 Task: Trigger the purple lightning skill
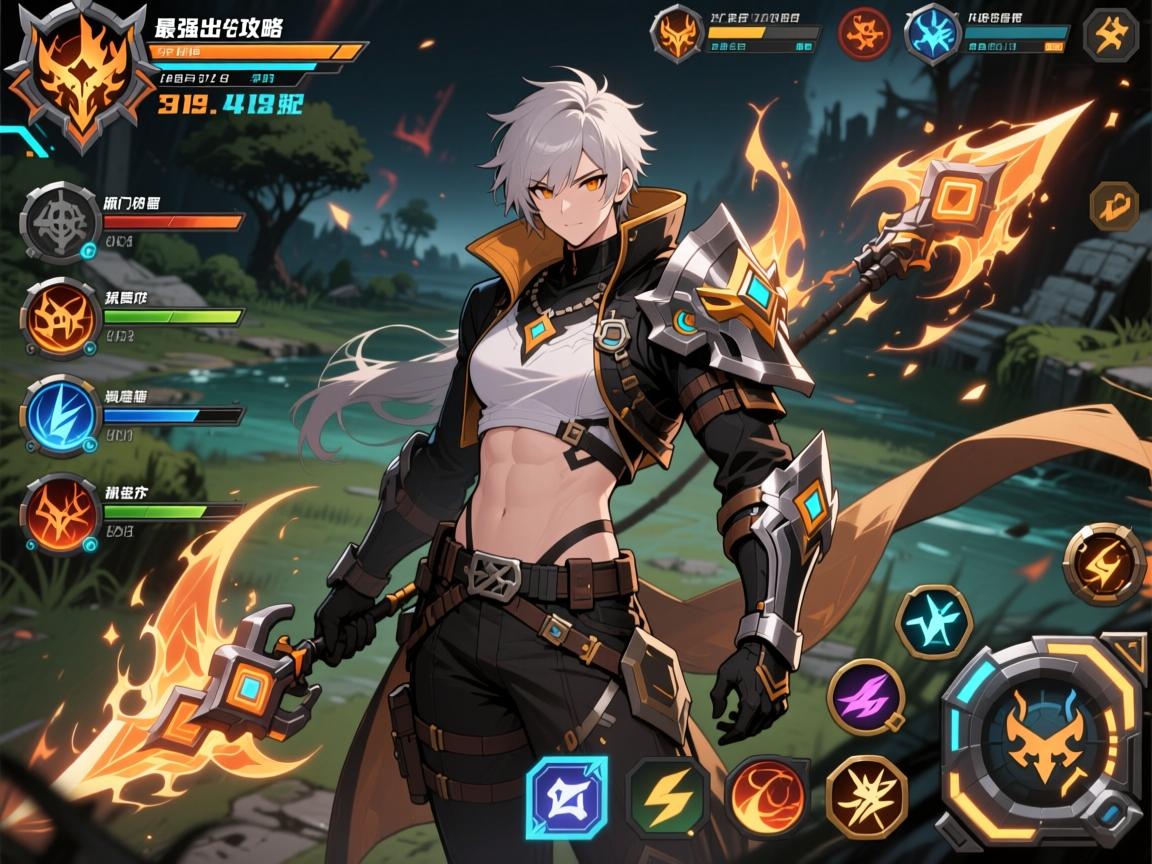[x=866, y=696]
